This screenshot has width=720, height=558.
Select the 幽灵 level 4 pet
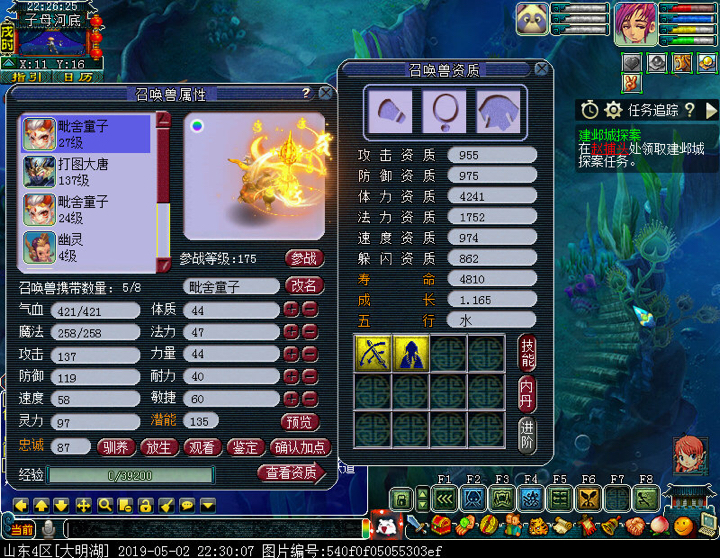[x=84, y=247]
